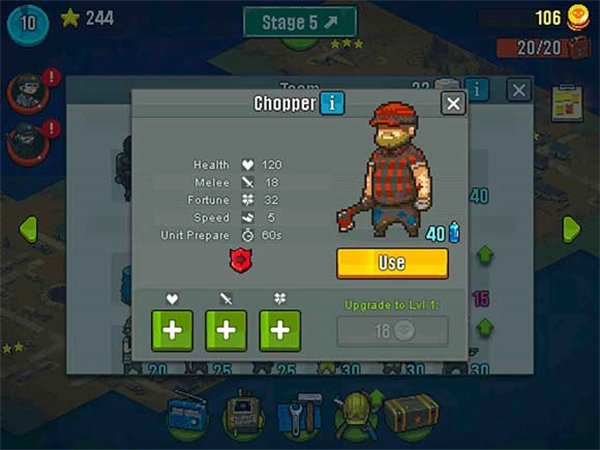The width and height of the screenshot is (600, 450).
Task: Use the Chopper unit
Action: (x=392, y=263)
